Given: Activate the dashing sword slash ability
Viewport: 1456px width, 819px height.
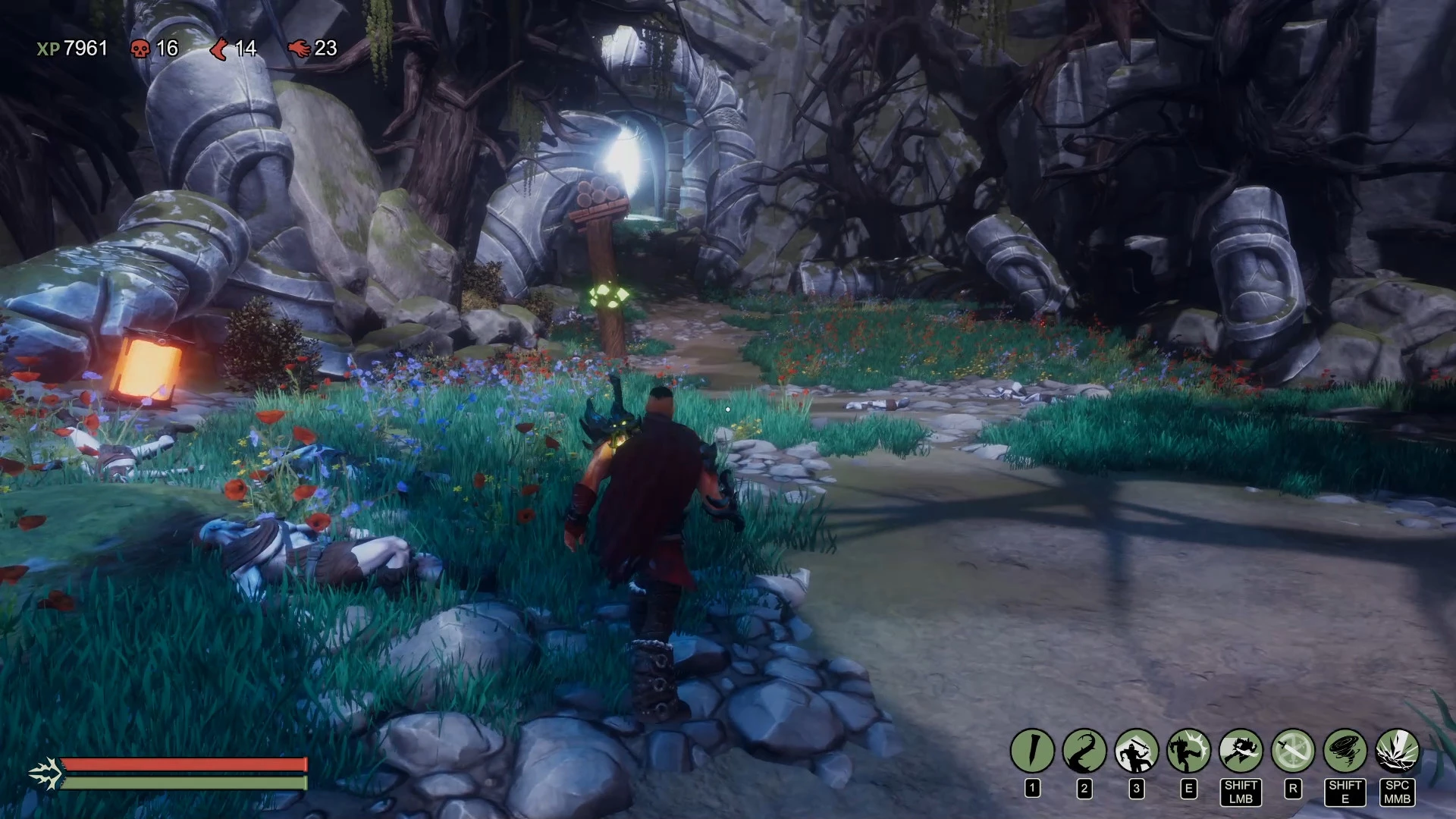Looking at the screenshot, I should click(1241, 751).
